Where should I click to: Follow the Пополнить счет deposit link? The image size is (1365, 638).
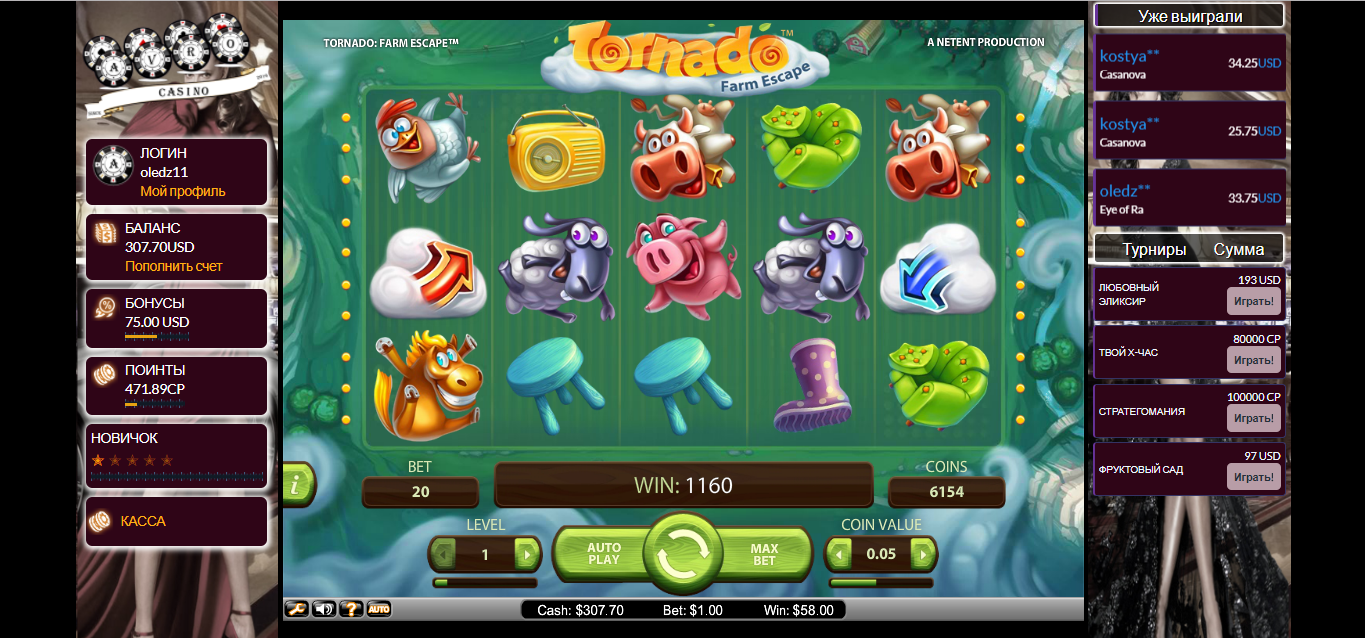(x=174, y=266)
